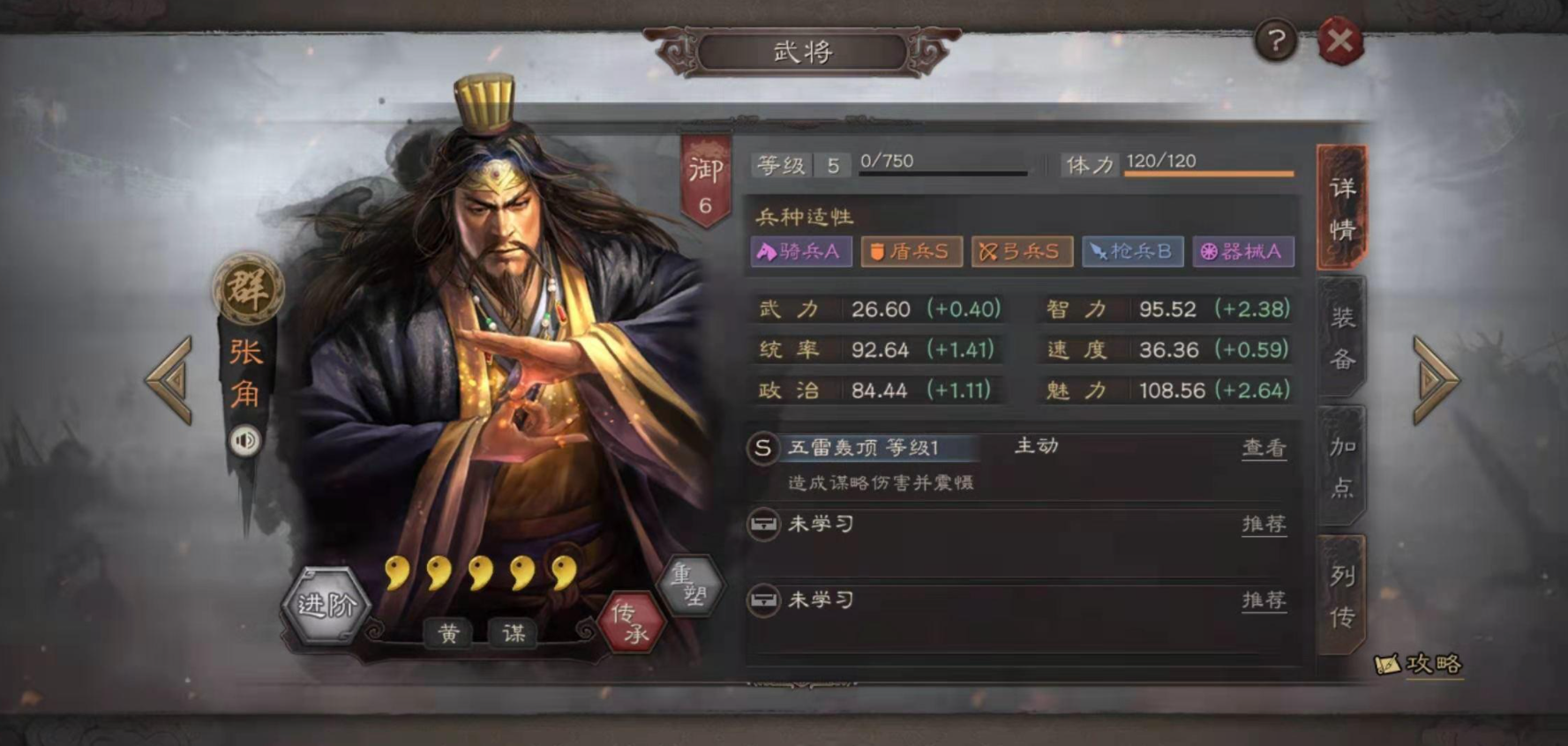Image resolution: width=1568 pixels, height=746 pixels.
Task: Open the 装备 equipment tab
Action: (x=1342, y=337)
